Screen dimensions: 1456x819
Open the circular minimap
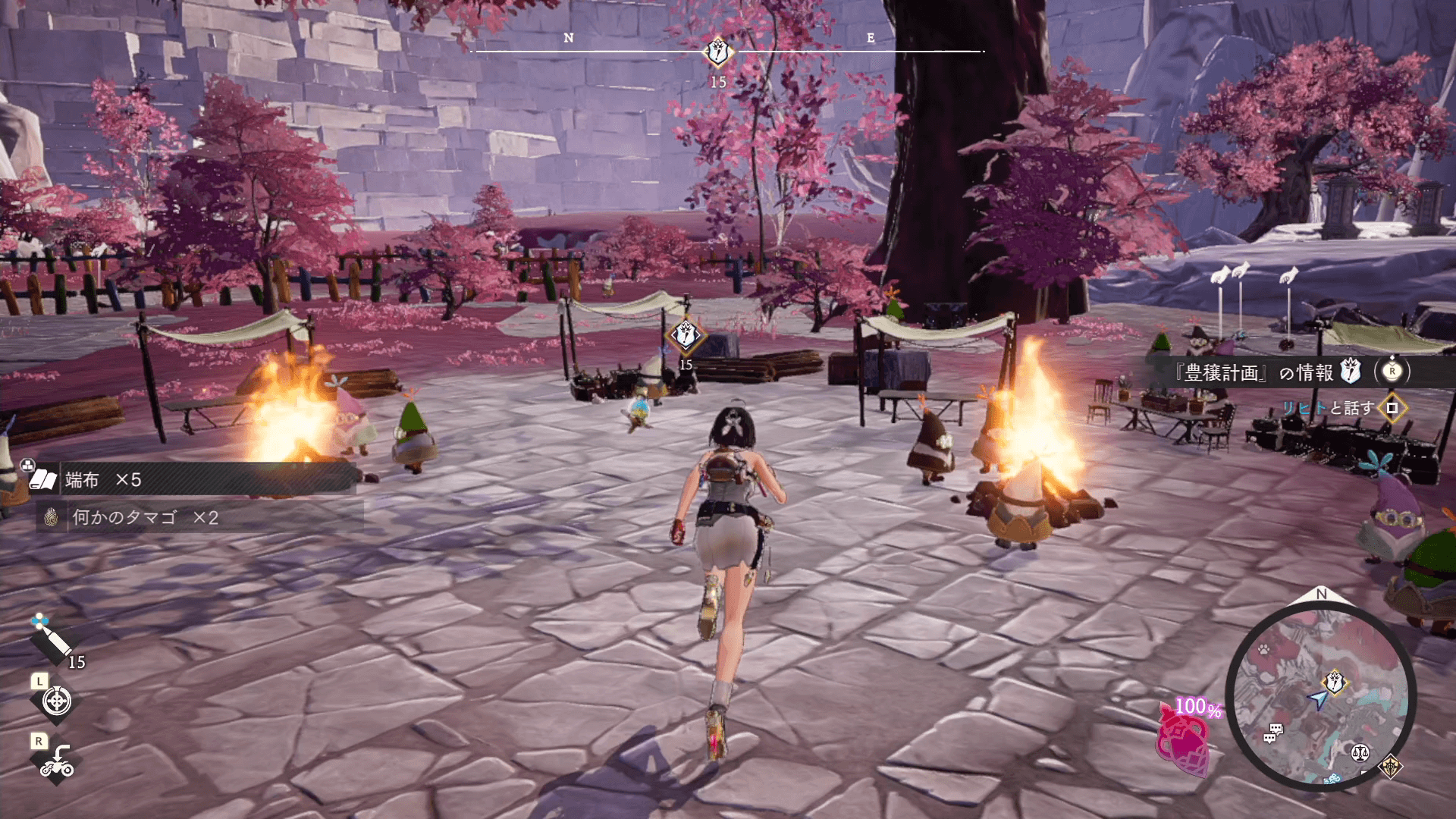tap(1320, 697)
